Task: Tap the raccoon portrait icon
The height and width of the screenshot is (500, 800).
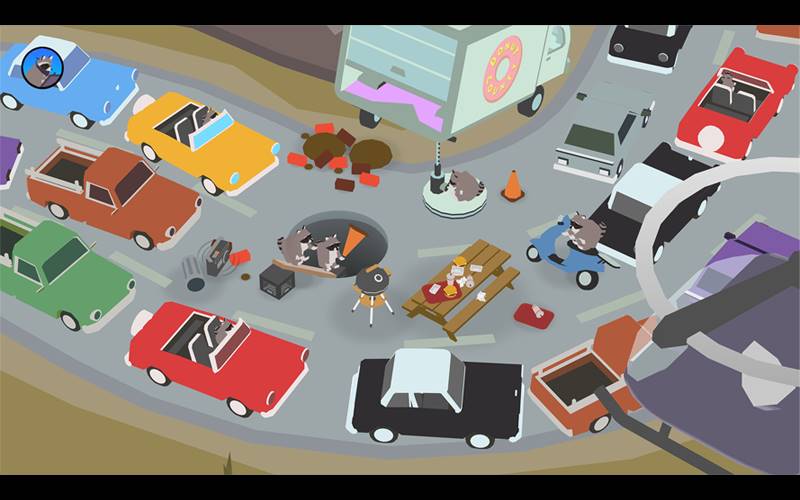Action: point(43,67)
